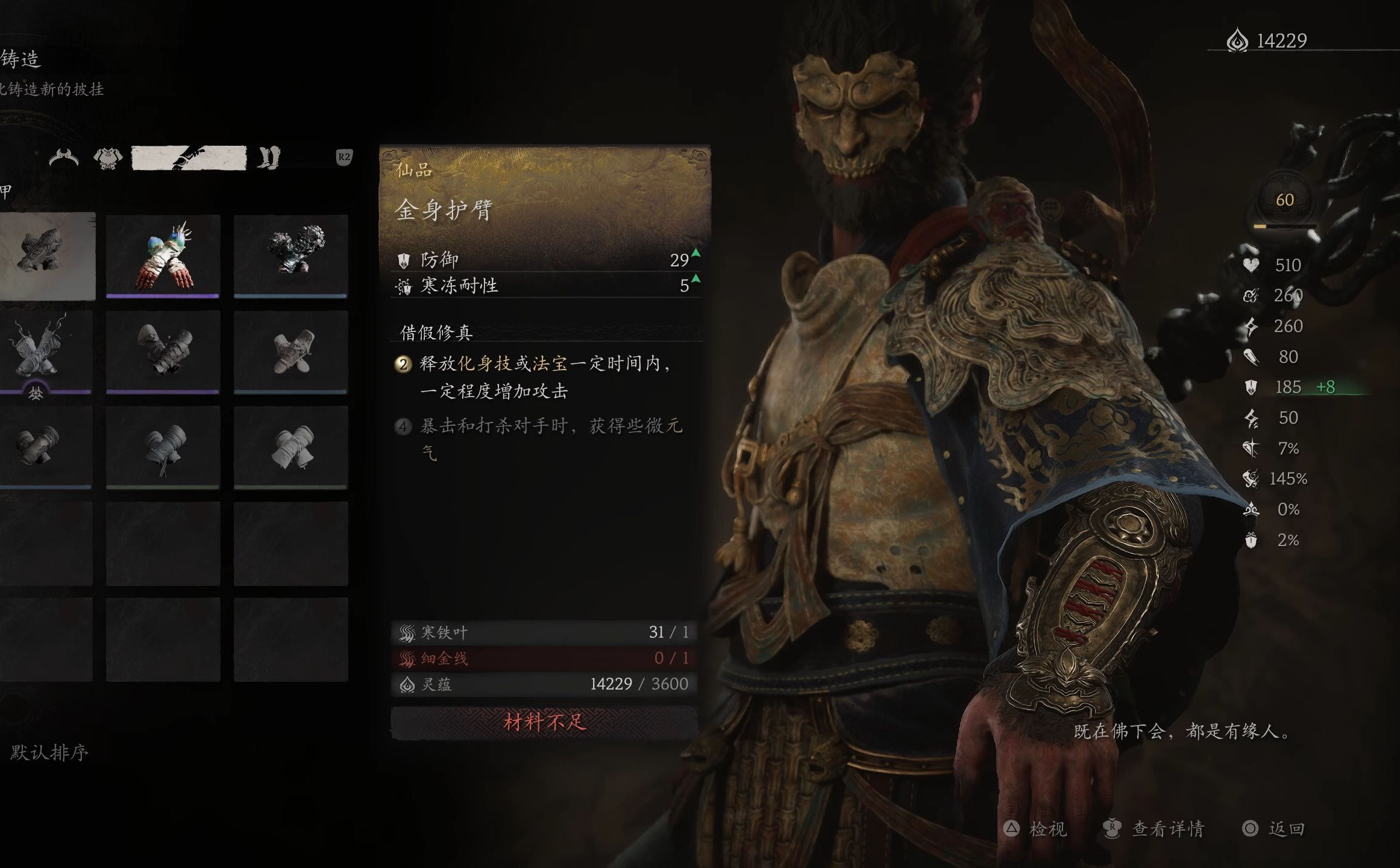Select the missing 细金线 material row
The width and height of the screenshot is (1400, 868).
pos(544,658)
